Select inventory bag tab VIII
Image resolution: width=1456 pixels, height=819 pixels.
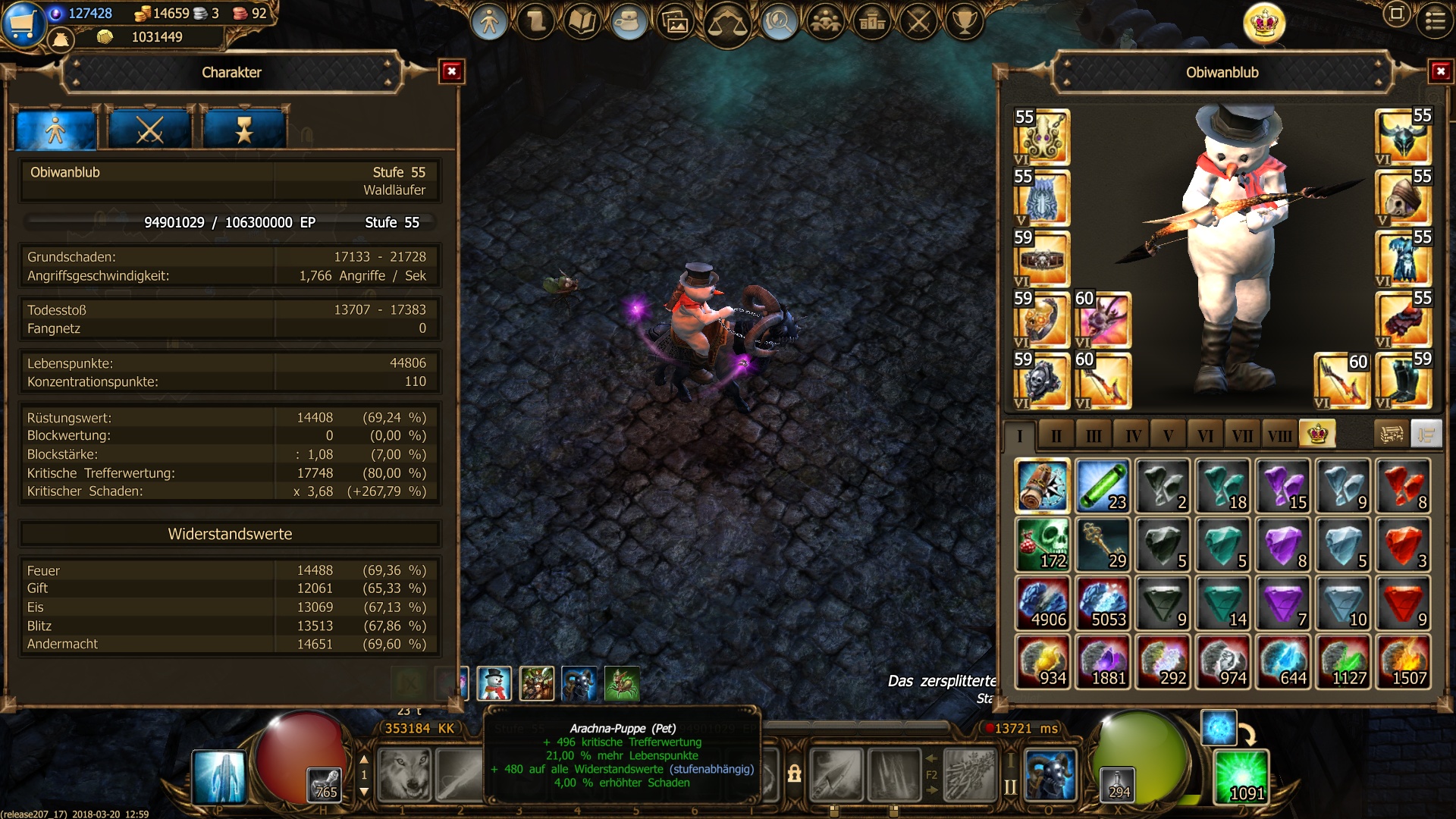click(x=1279, y=435)
